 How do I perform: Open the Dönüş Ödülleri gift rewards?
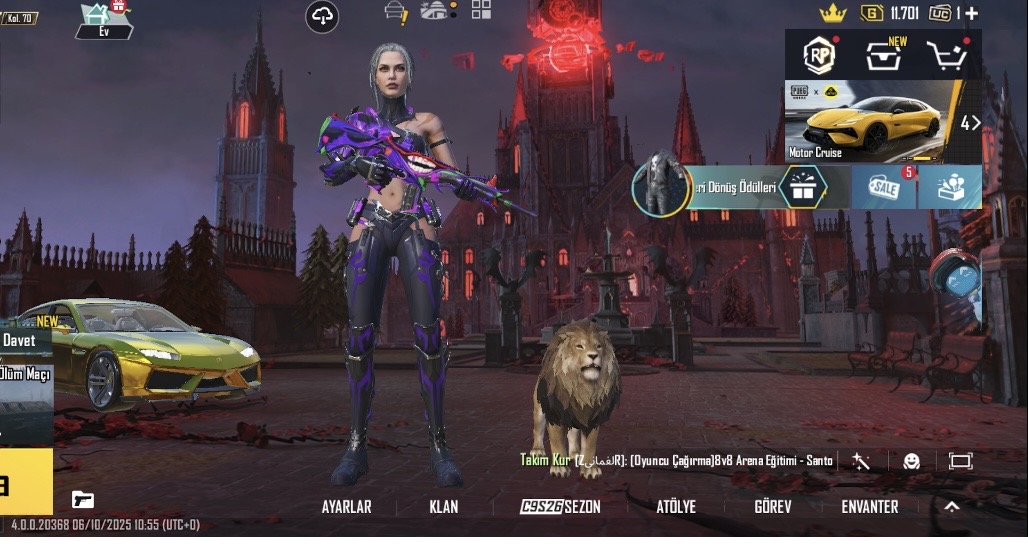click(x=802, y=186)
